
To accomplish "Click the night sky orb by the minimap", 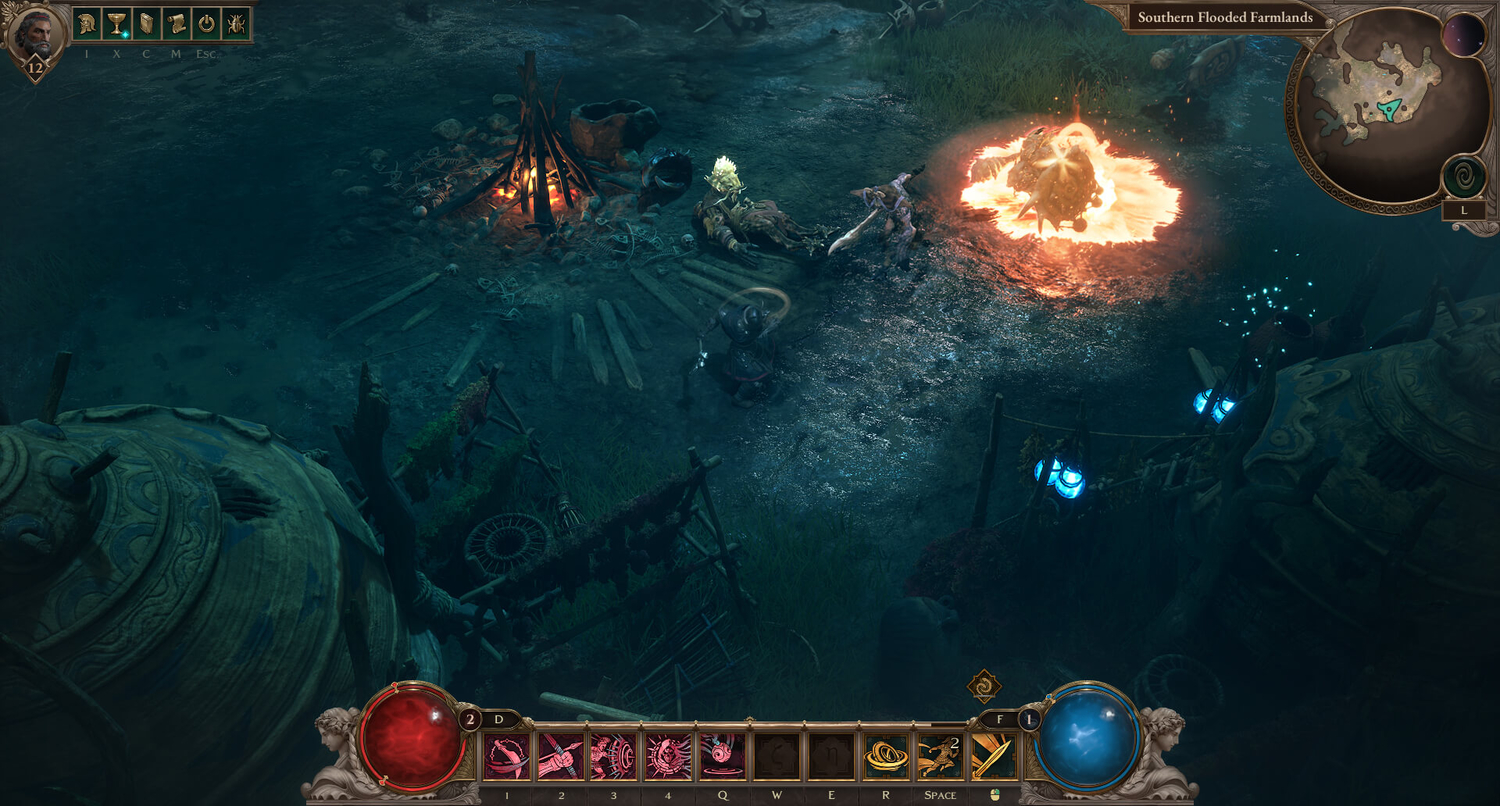I will 1464,35.
